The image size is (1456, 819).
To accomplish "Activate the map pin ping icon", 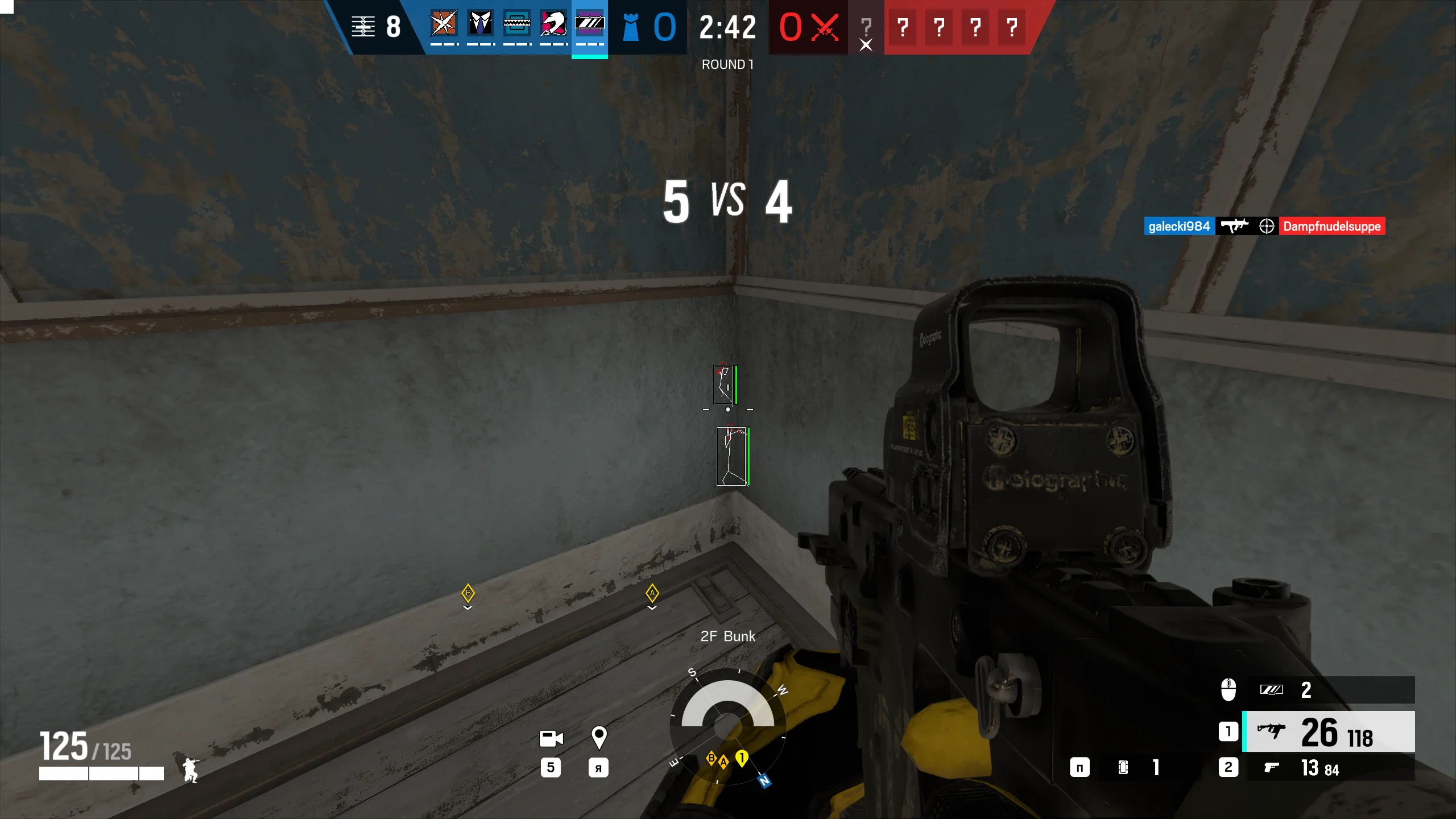I will click(598, 738).
